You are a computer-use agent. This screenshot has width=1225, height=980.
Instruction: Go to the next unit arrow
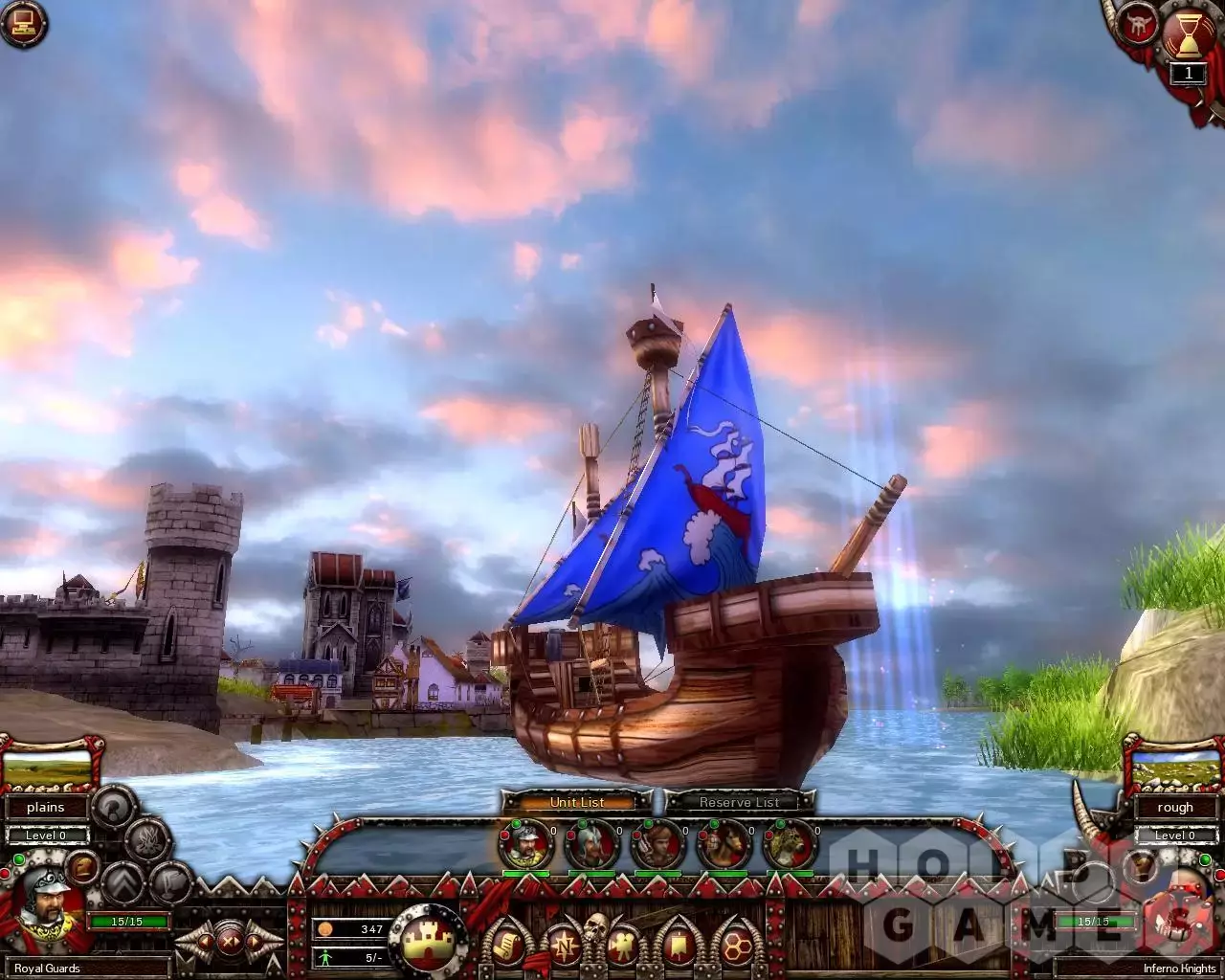coord(256,942)
